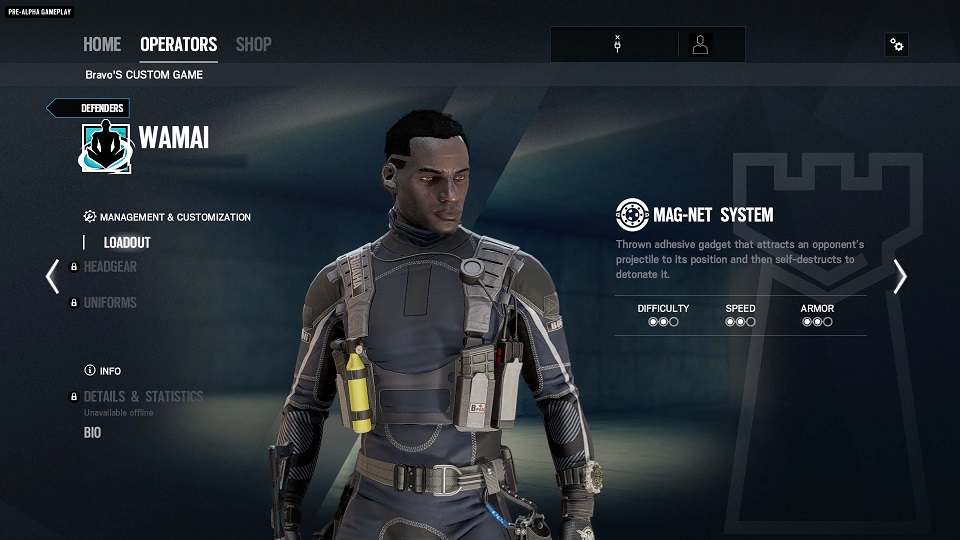Show the operator BIO
This screenshot has height=540, width=960.
(92, 433)
